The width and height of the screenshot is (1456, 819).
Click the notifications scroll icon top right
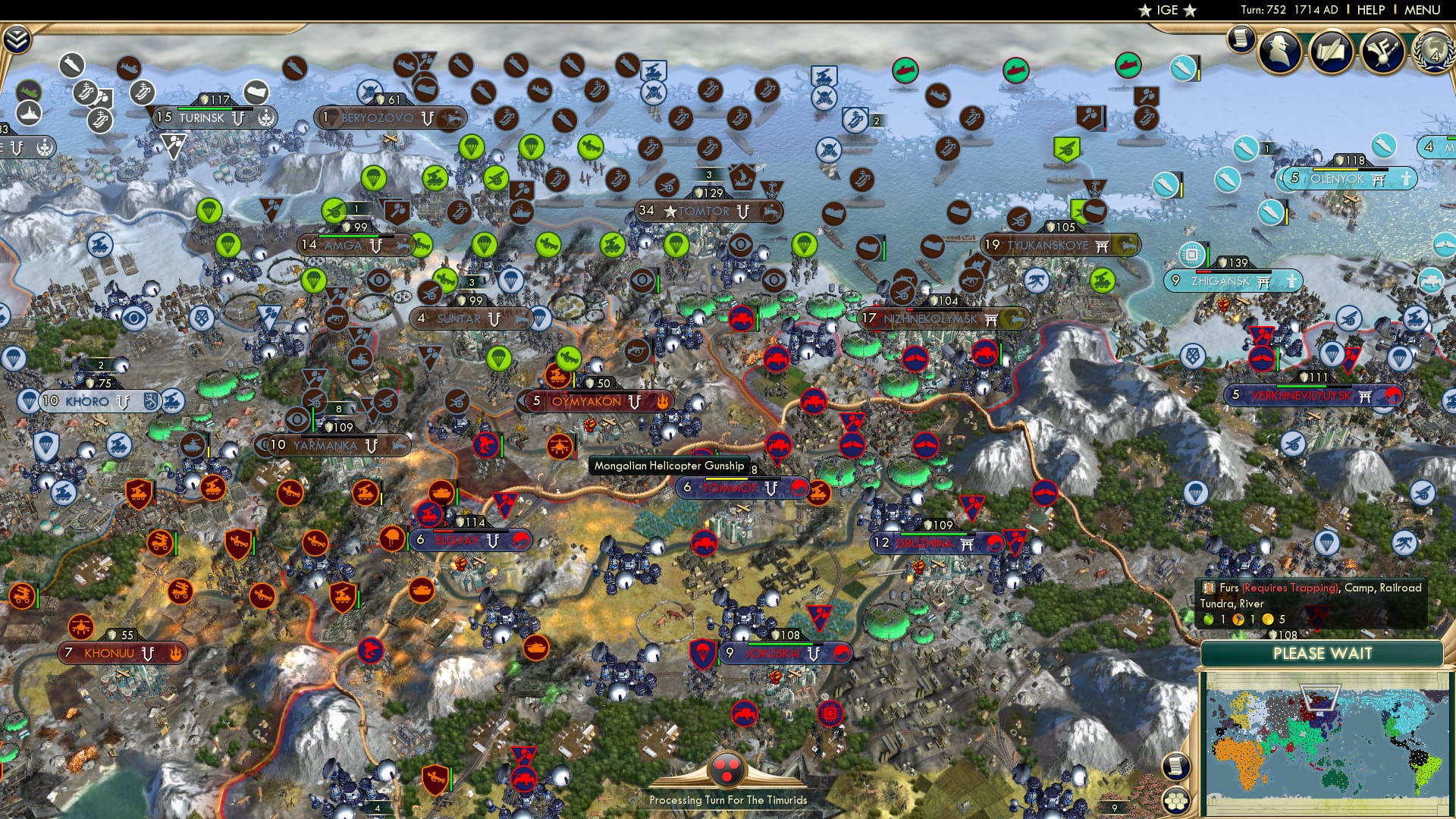click(x=1241, y=38)
